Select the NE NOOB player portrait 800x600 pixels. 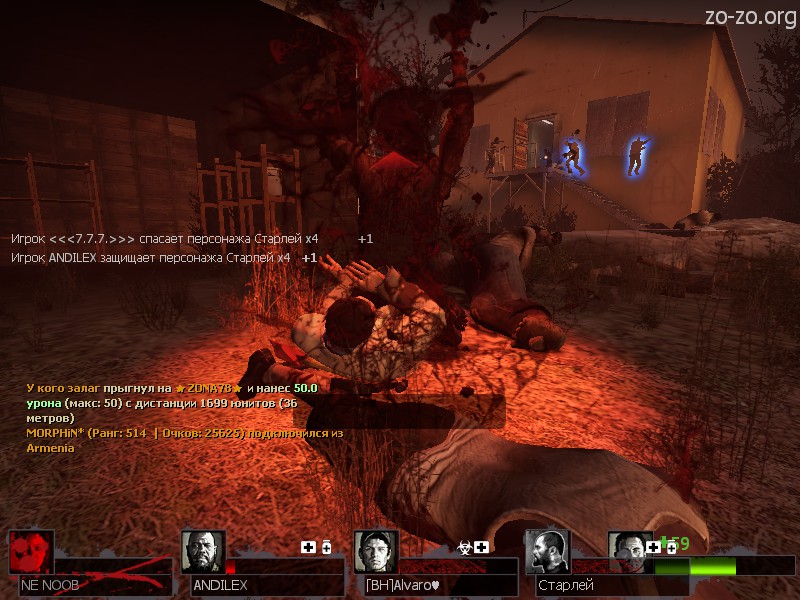pyautogui.click(x=31, y=552)
